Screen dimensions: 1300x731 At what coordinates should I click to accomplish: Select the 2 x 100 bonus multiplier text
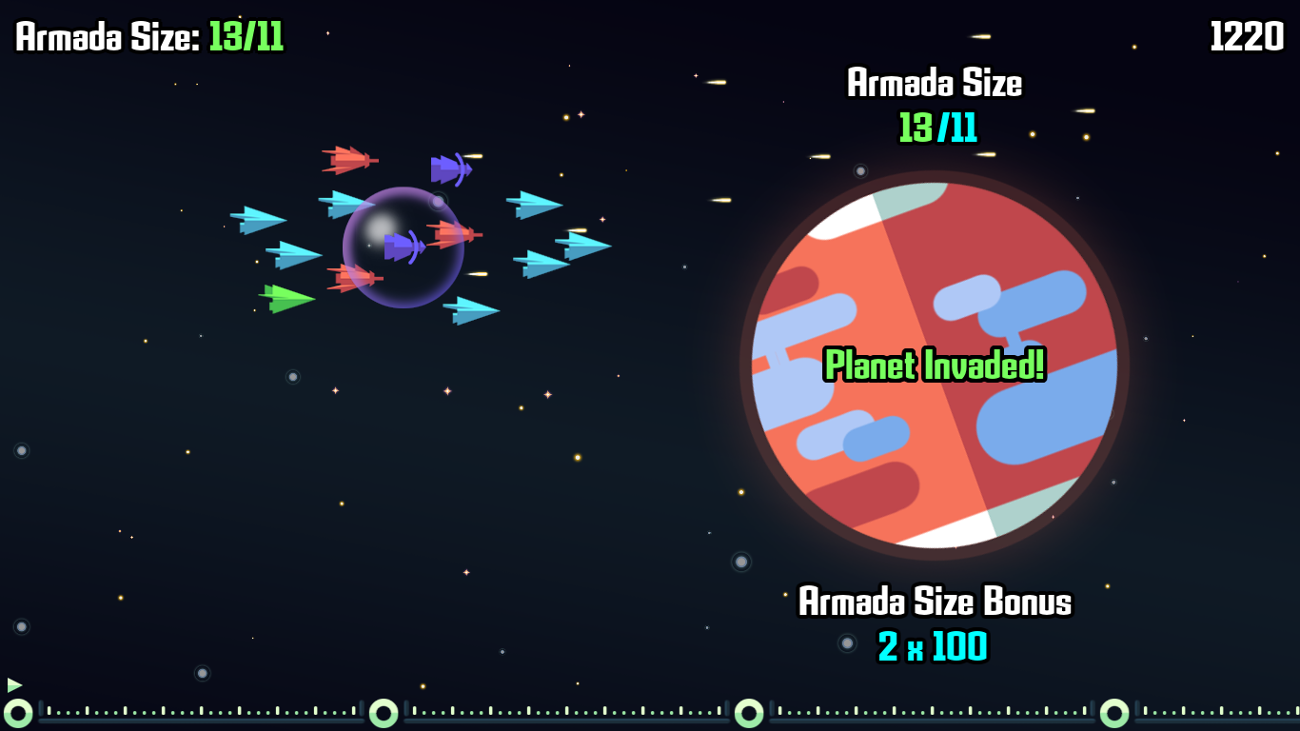934,646
